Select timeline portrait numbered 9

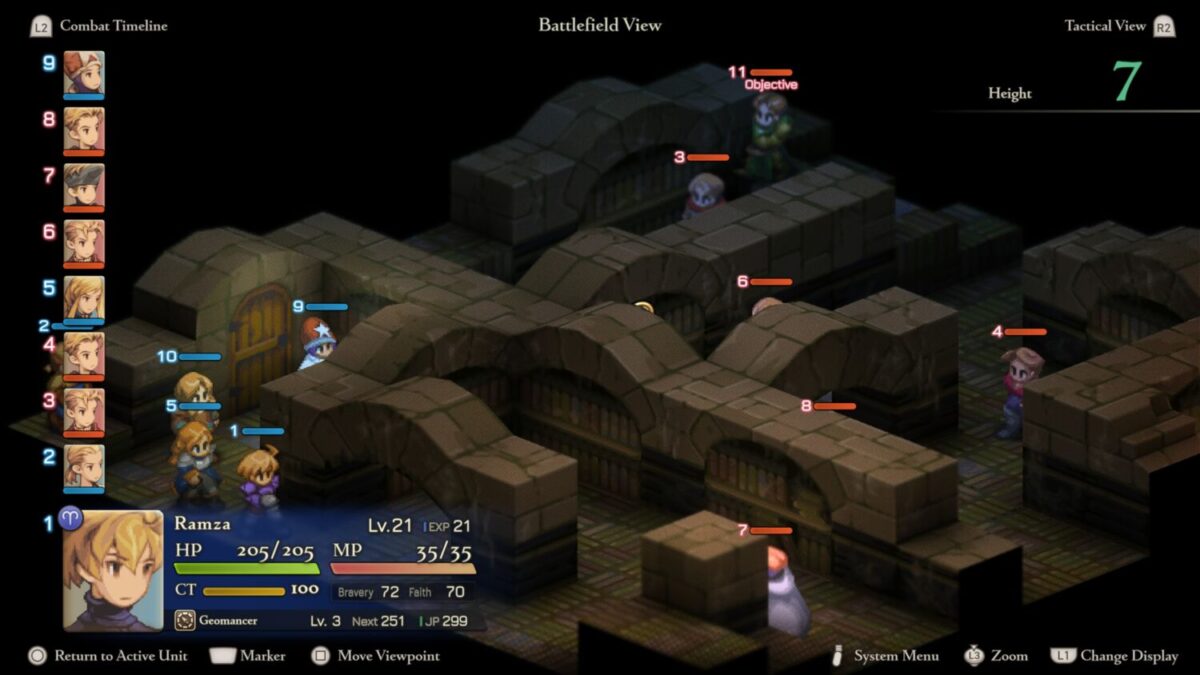[84, 74]
